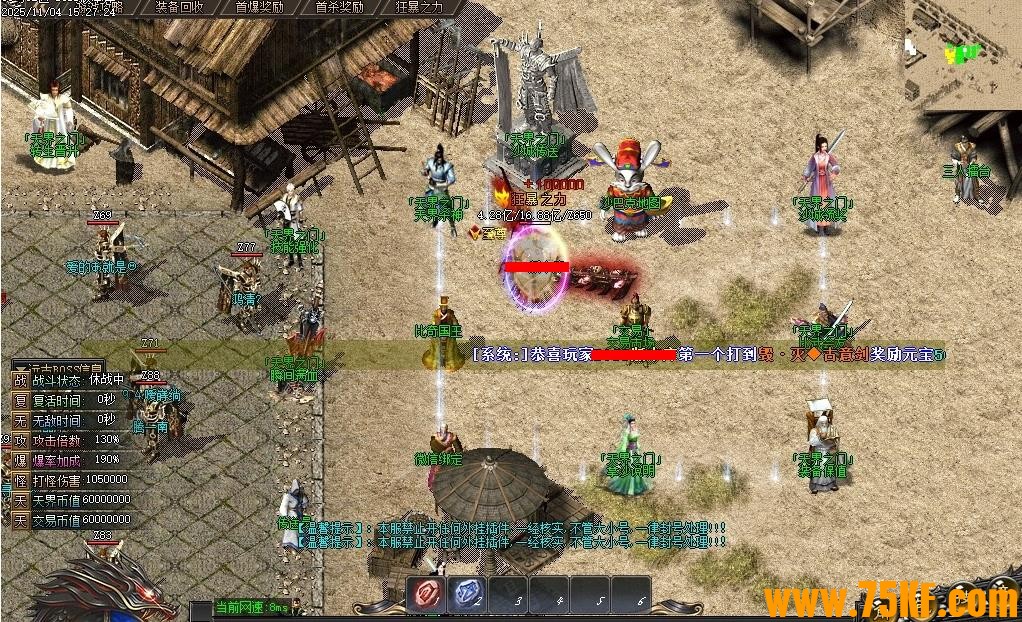Open the 装备回收 equipment recycling menu
This screenshot has width=1022, height=622.
(180, 7)
